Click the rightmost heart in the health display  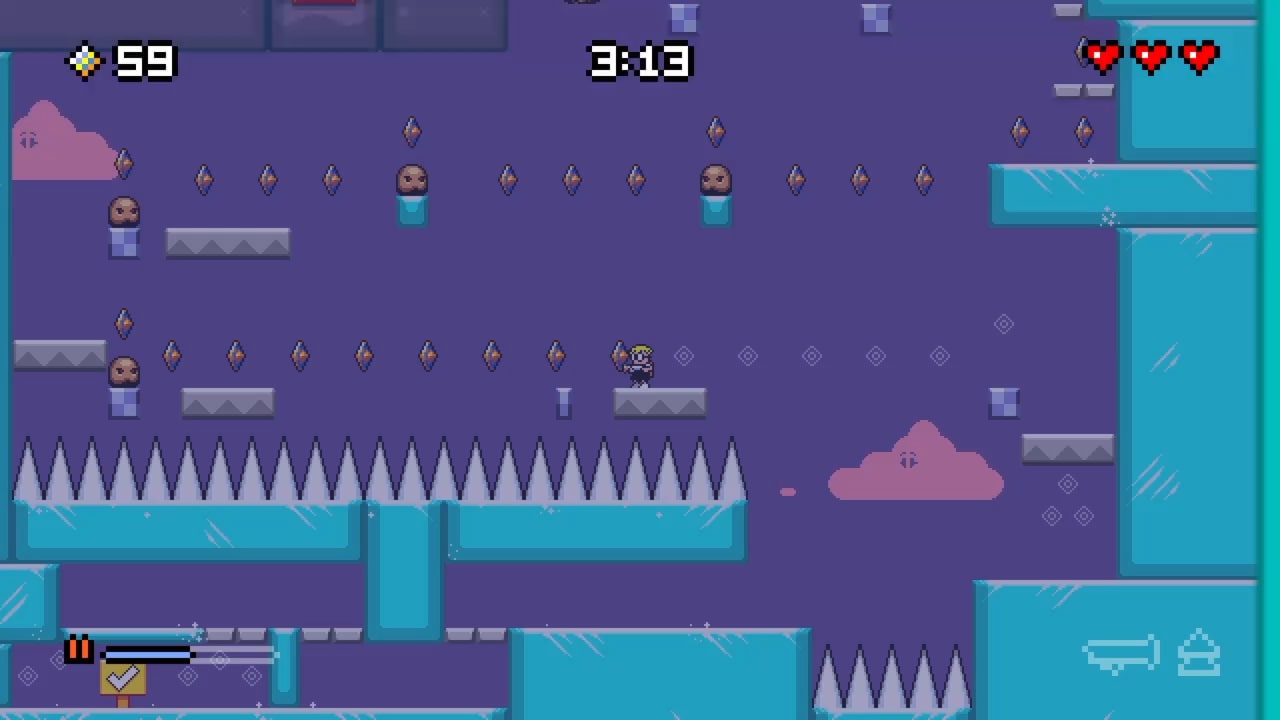(1198, 57)
